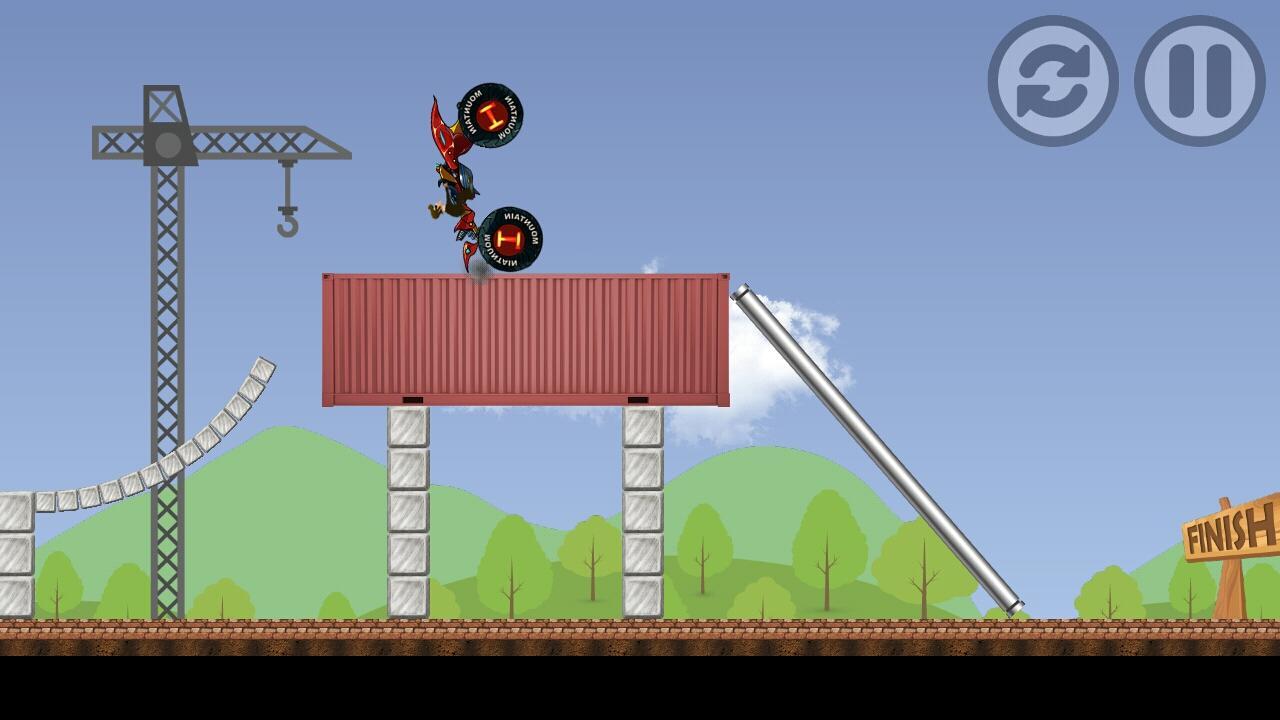Tap the restart button to replay the level
Viewport: 1280px width, 720px height.
click(x=1053, y=81)
